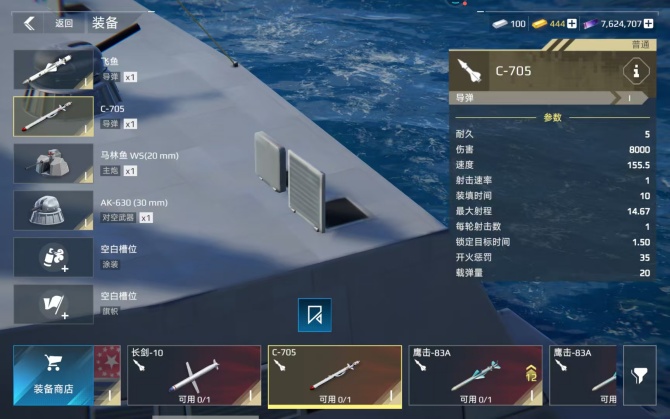Open the filter funnel button
The height and width of the screenshot is (419, 670).
coord(639,375)
